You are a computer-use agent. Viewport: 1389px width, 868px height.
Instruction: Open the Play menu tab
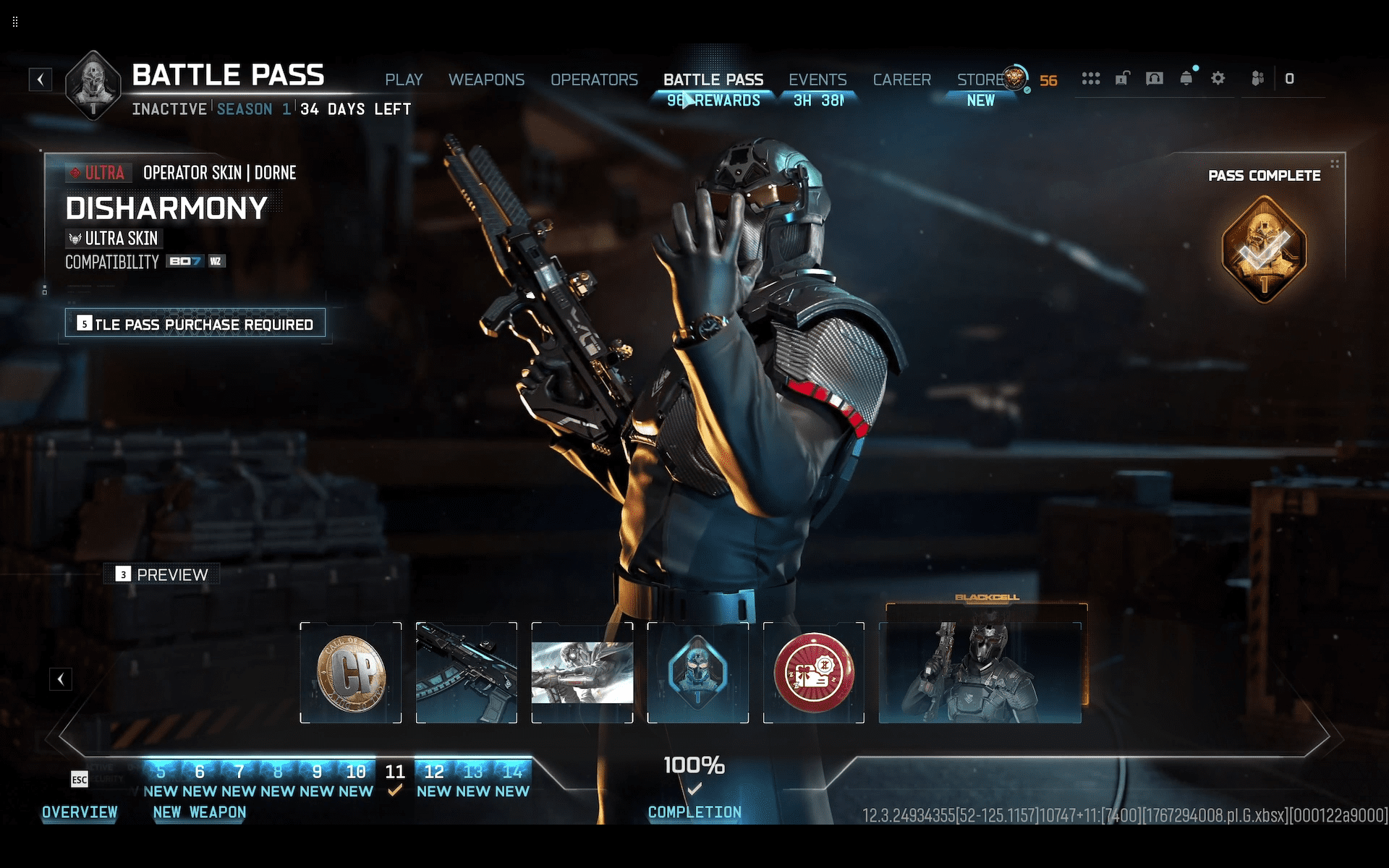pos(404,80)
